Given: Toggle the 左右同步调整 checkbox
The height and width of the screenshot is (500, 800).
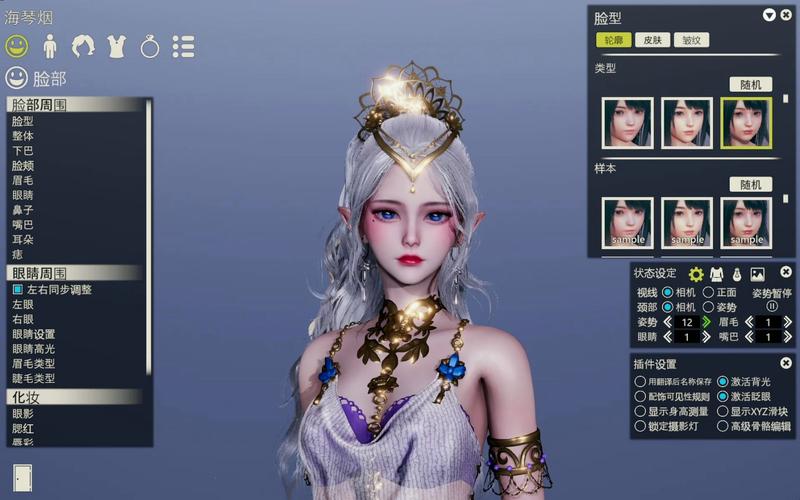Looking at the screenshot, I should pyautogui.click(x=18, y=289).
